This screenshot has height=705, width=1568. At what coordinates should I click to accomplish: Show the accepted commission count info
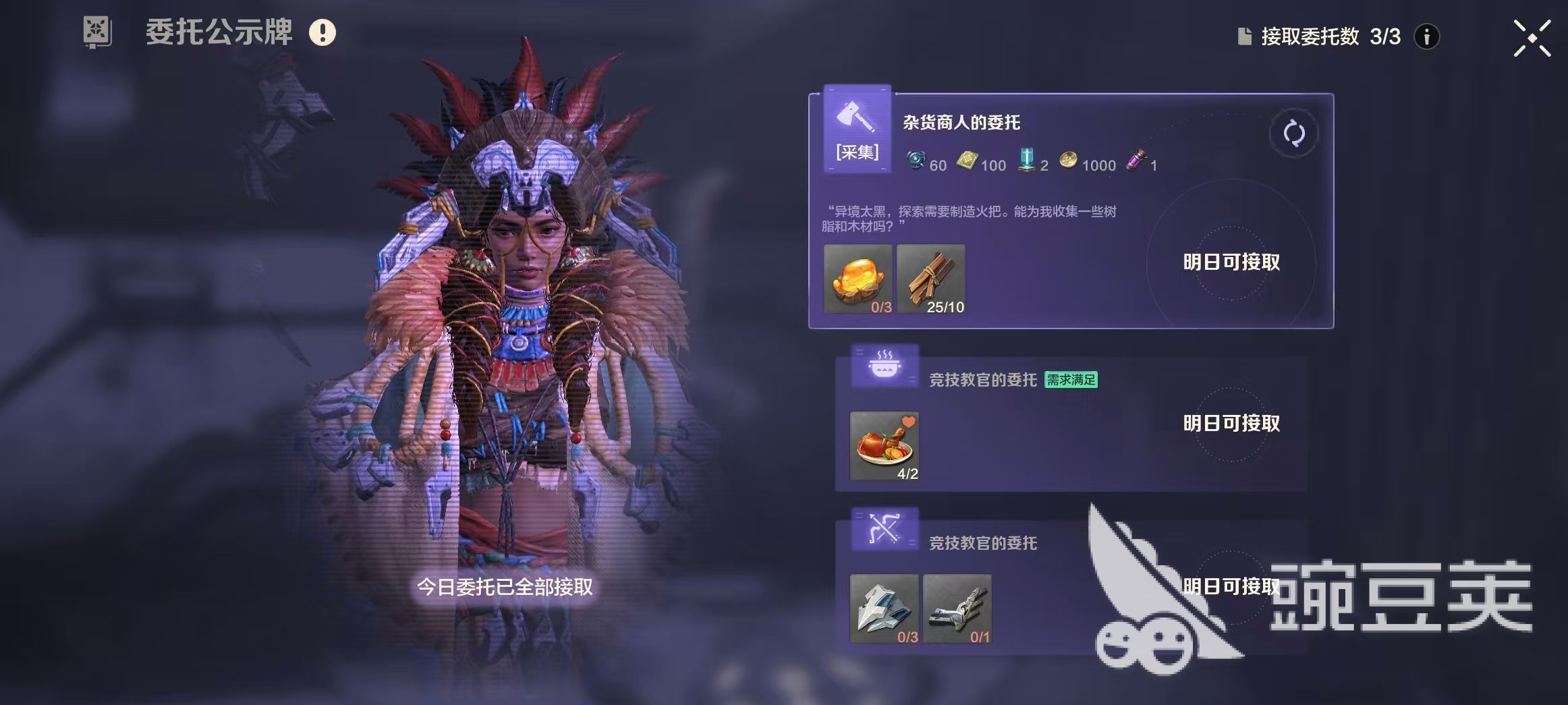pyautogui.click(x=1426, y=36)
